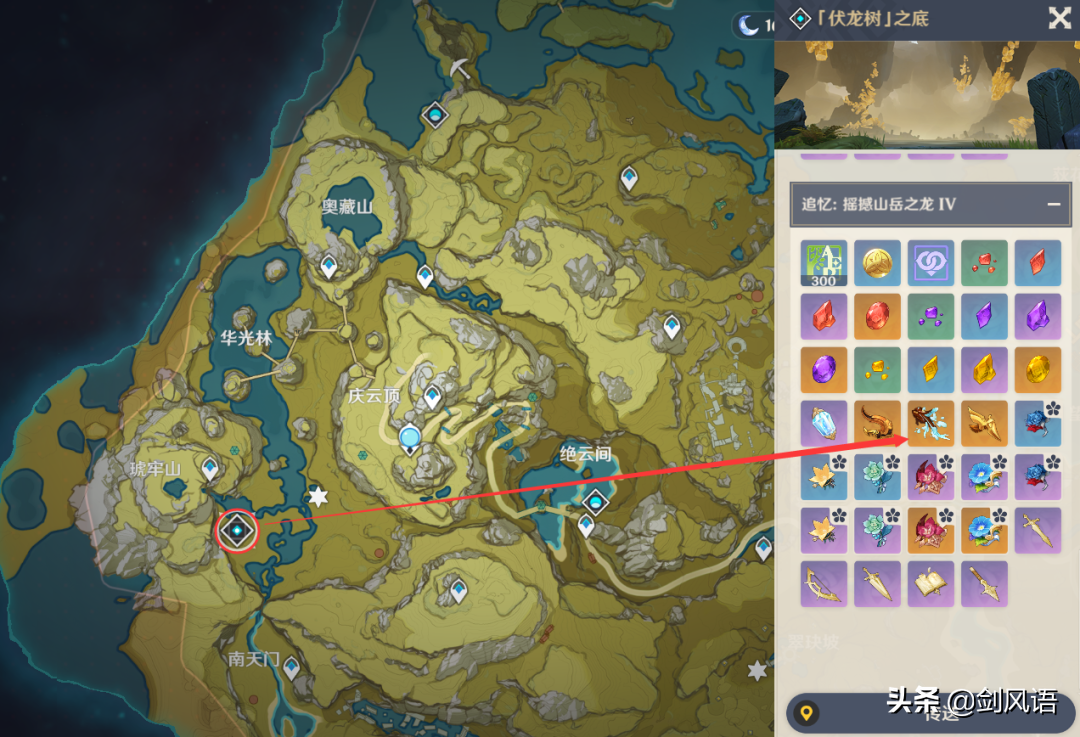Select the bow weapon reward
Image resolution: width=1080 pixels, height=737 pixels.
(x=824, y=584)
